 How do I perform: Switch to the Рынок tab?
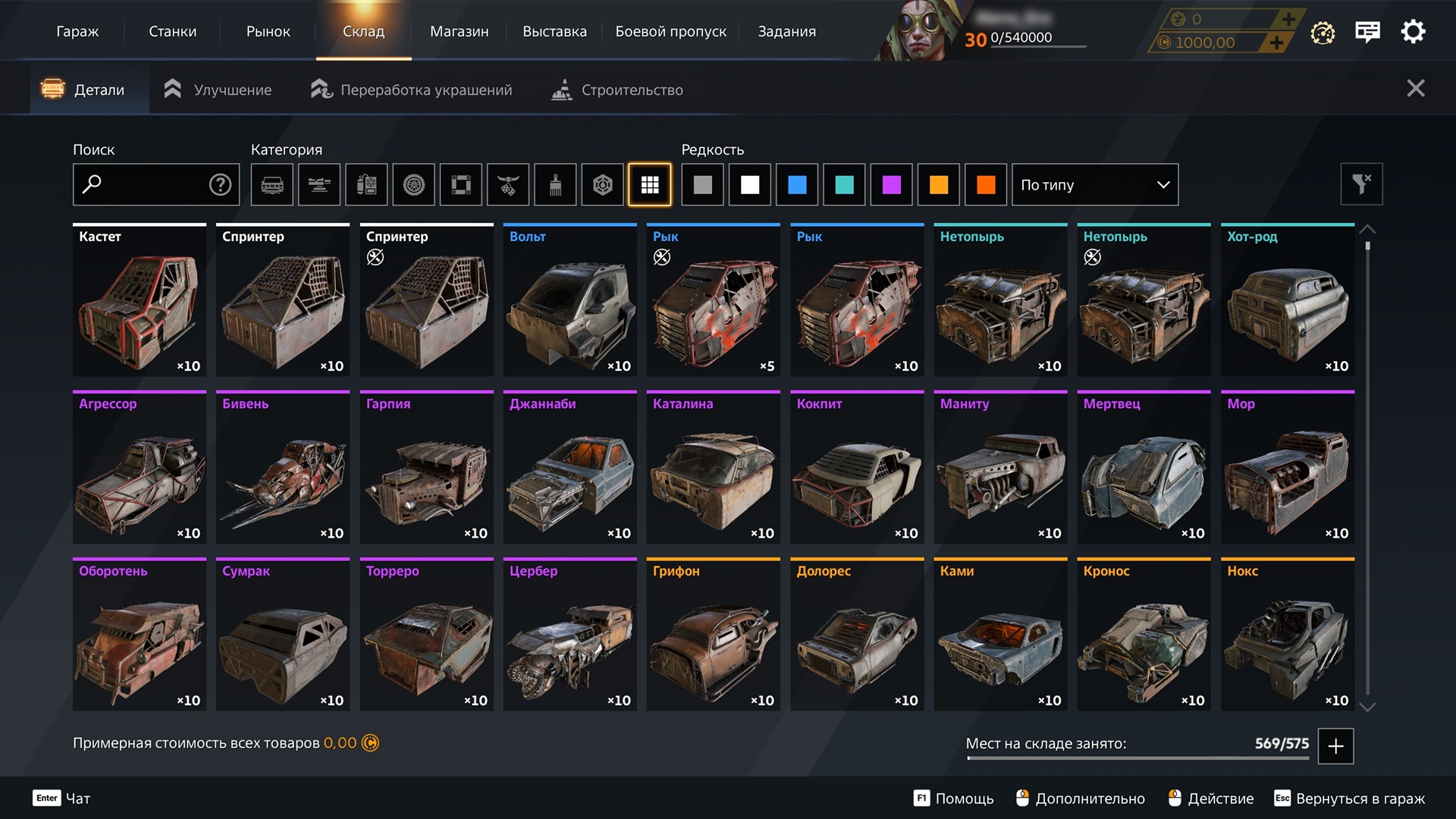coord(268,31)
